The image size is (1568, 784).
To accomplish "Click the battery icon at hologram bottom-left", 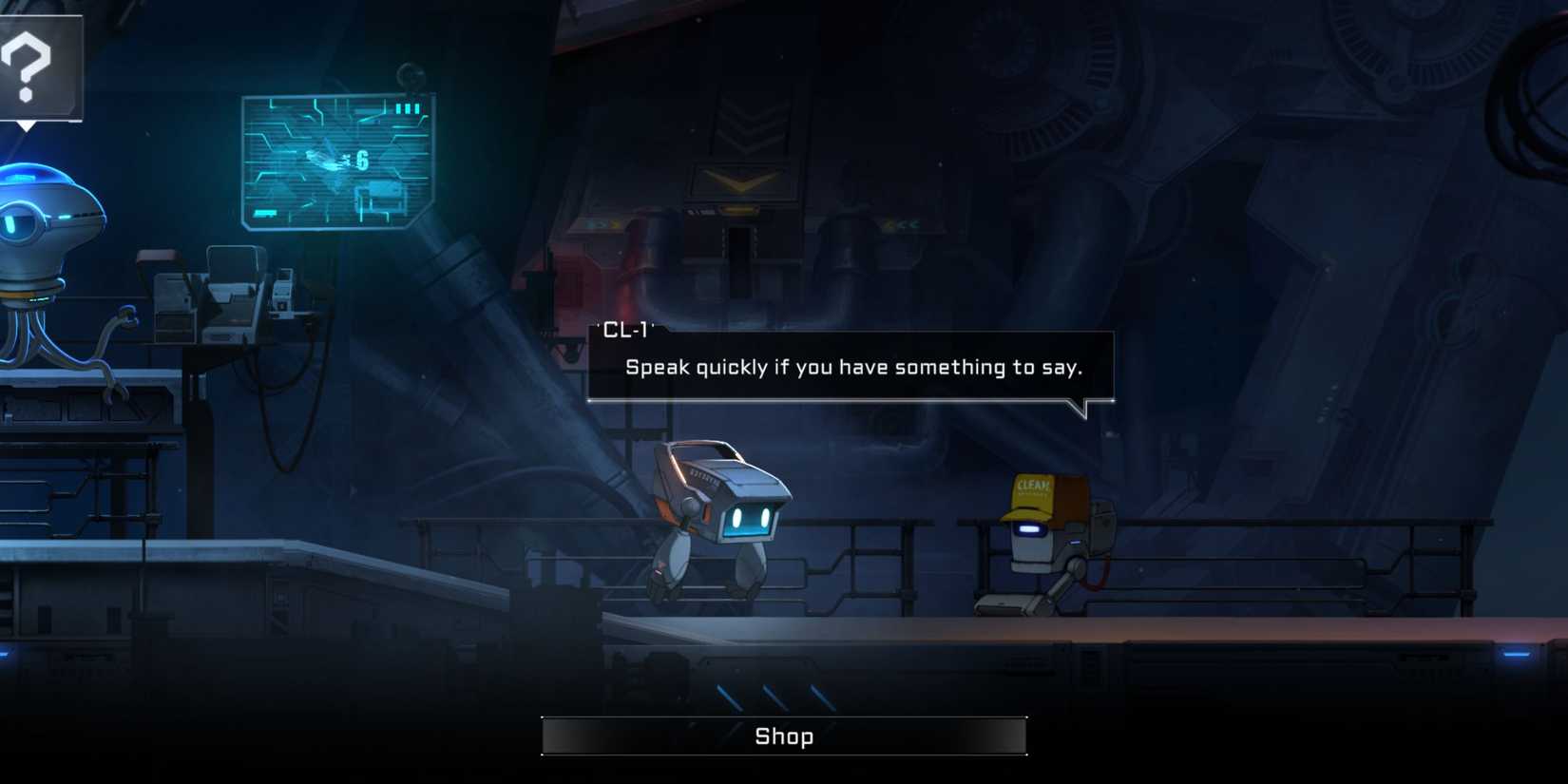I will tap(264, 211).
